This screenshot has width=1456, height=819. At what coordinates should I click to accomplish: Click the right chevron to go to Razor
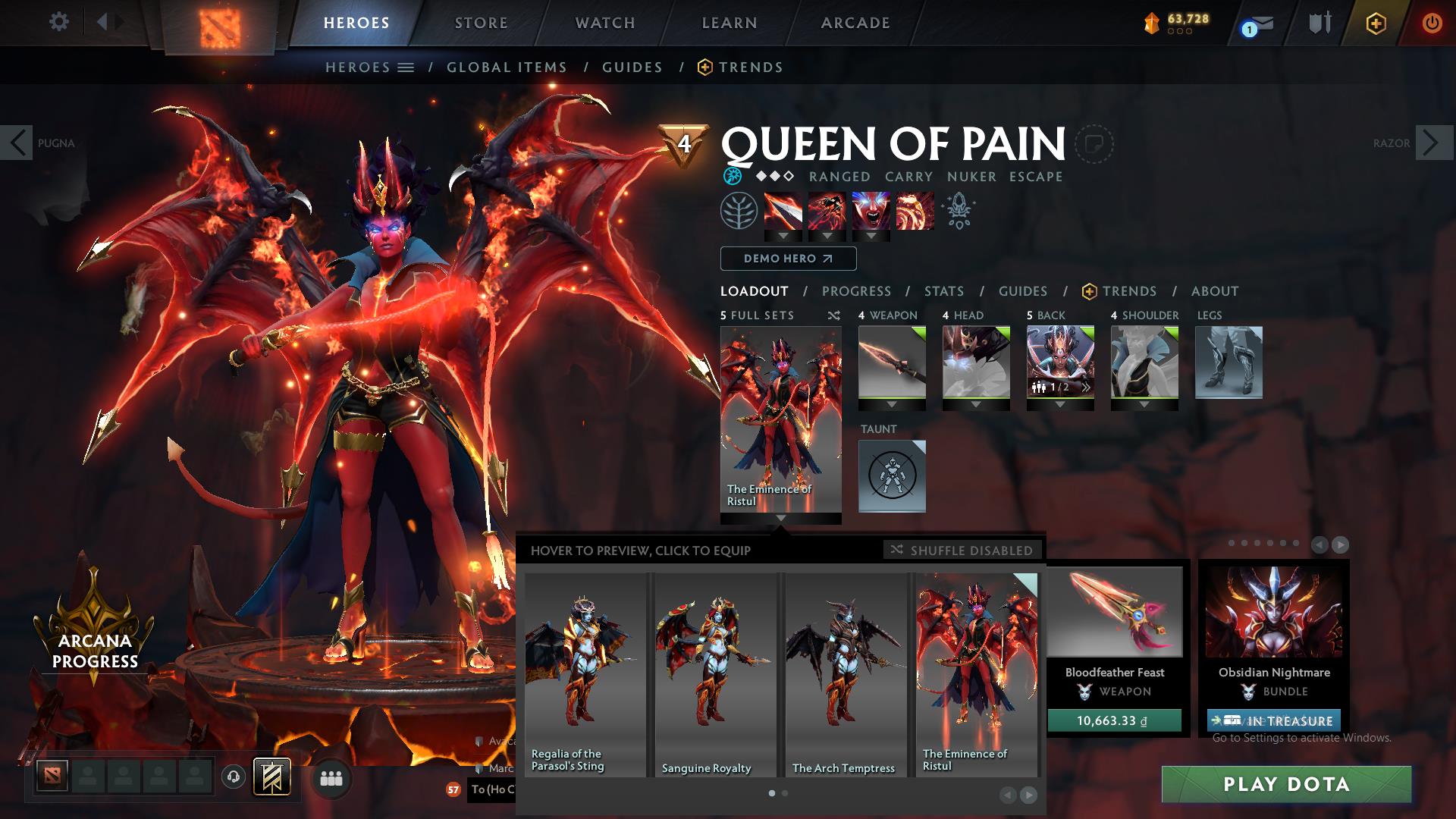click(x=1429, y=143)
